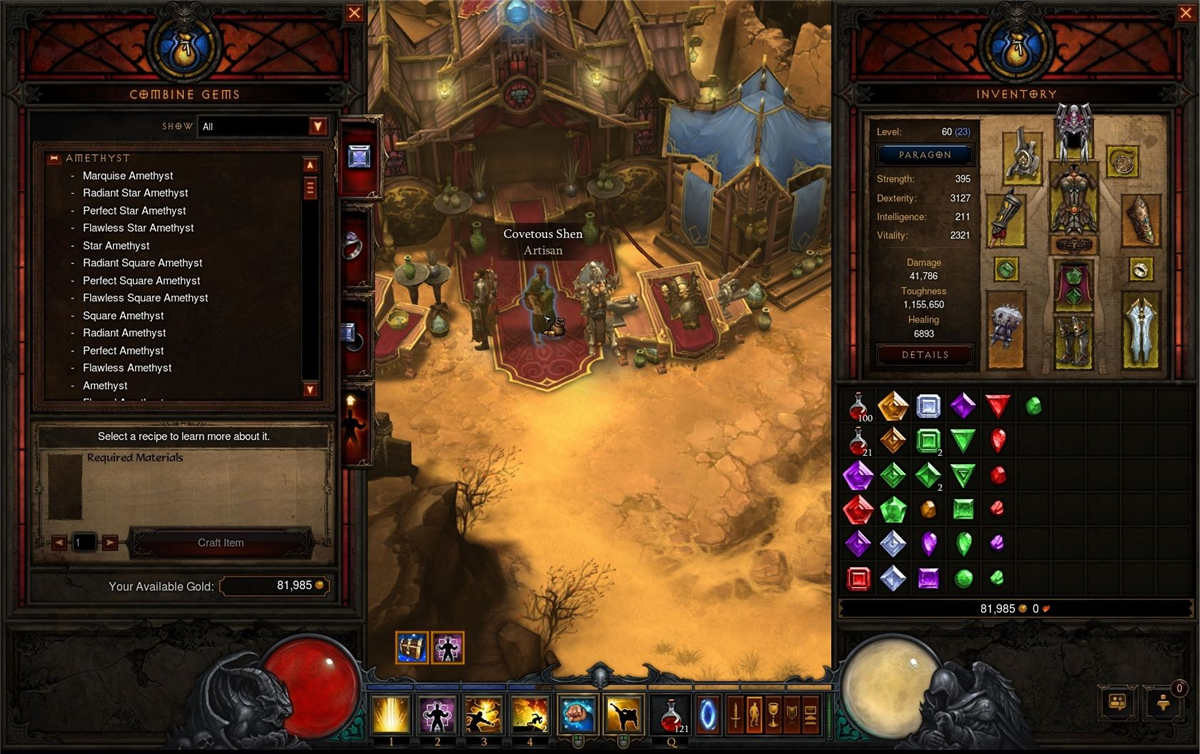Pick the Perfect Square Amethyst recipe

141,281
